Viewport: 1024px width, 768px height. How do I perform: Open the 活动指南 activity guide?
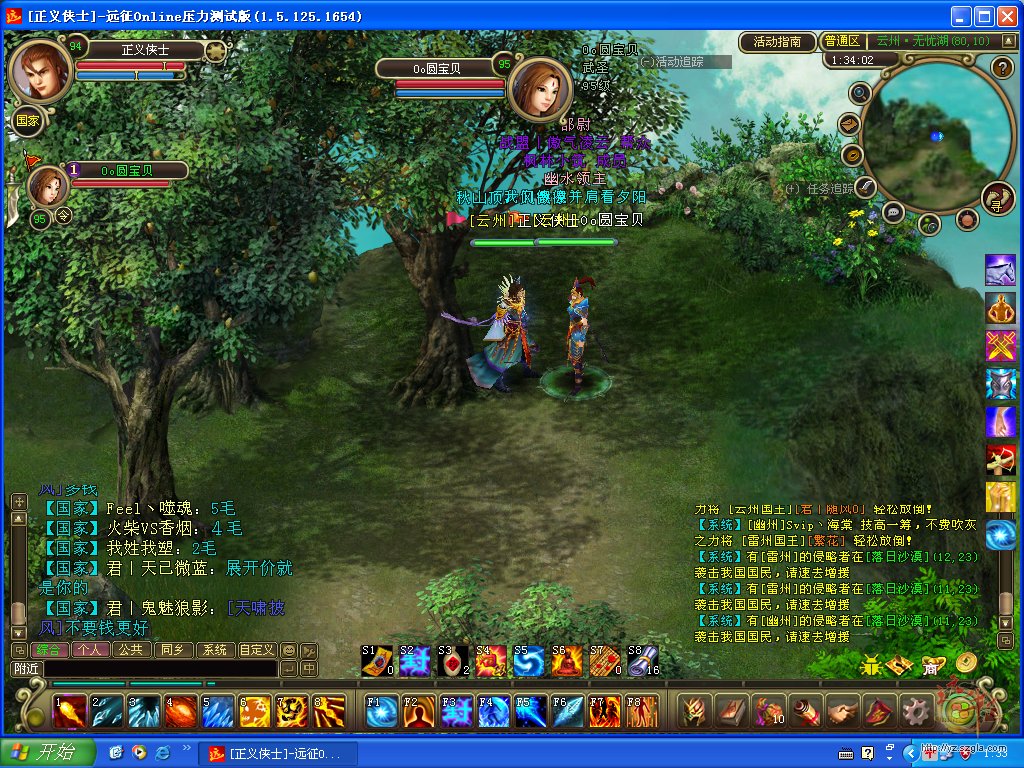tap(777, 42)
